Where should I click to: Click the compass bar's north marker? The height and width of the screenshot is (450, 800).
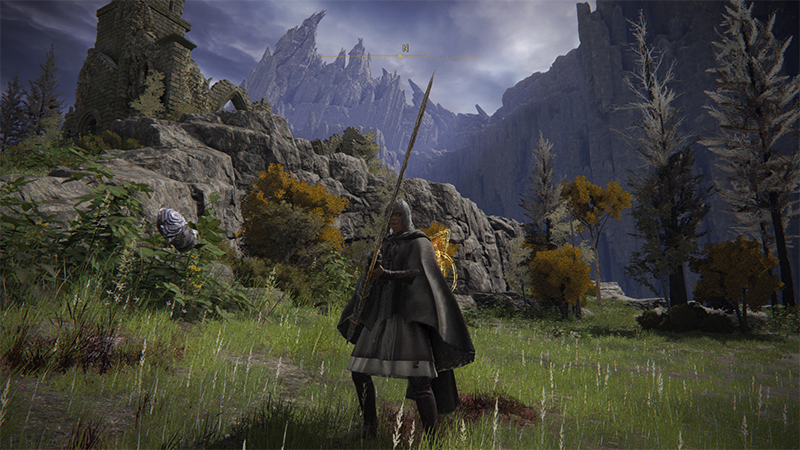pyautogui.click(x=405, y=48)
